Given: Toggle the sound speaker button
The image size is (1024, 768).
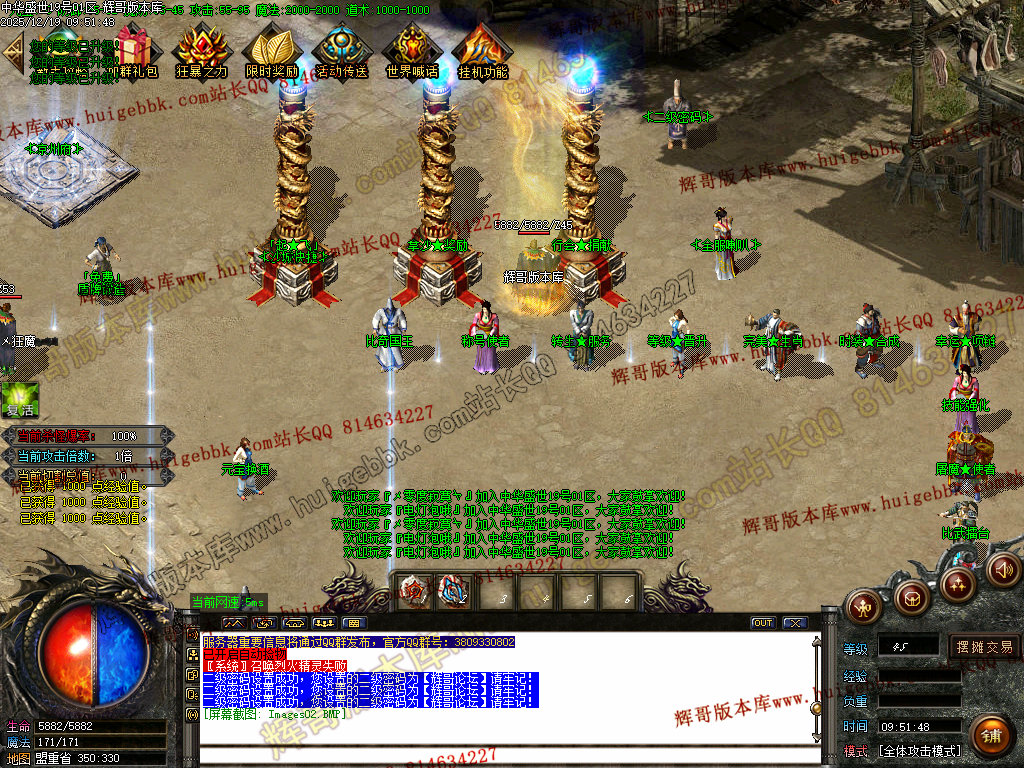Looking at the screenshot, I should [1003, 570].
